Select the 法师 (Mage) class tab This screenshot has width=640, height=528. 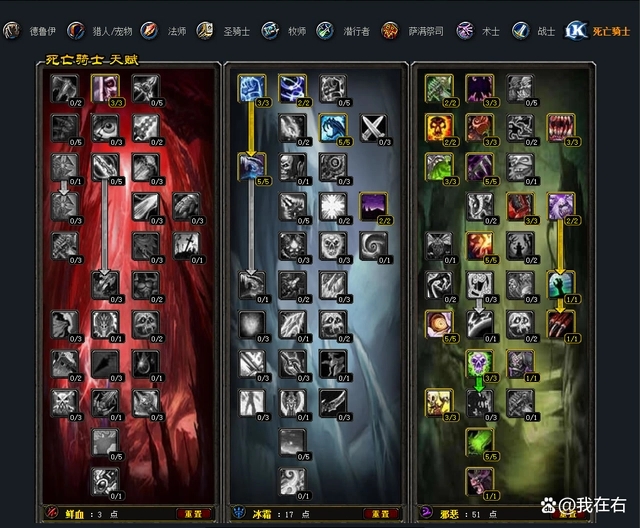tap(166, 31)
